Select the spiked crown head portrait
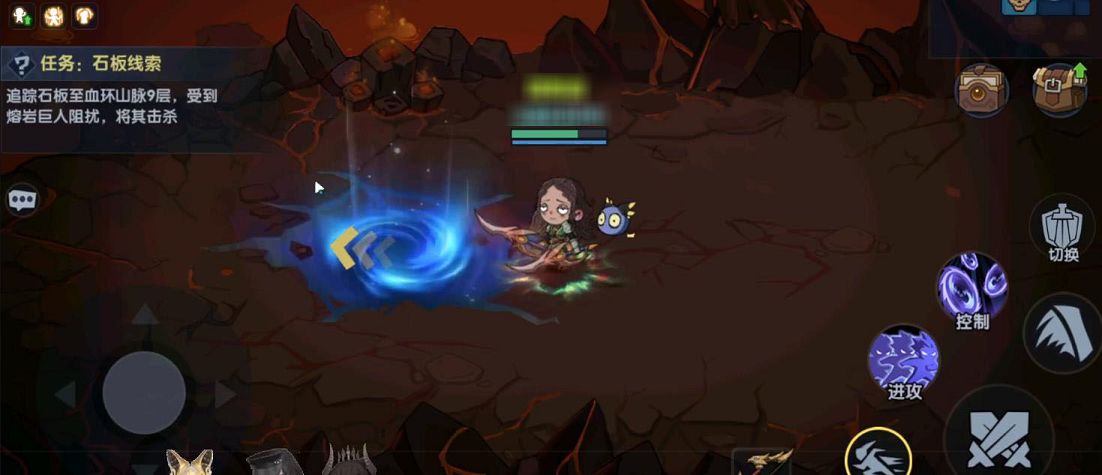This screenshot has height=475, width=1102. (x=350, y=461)
